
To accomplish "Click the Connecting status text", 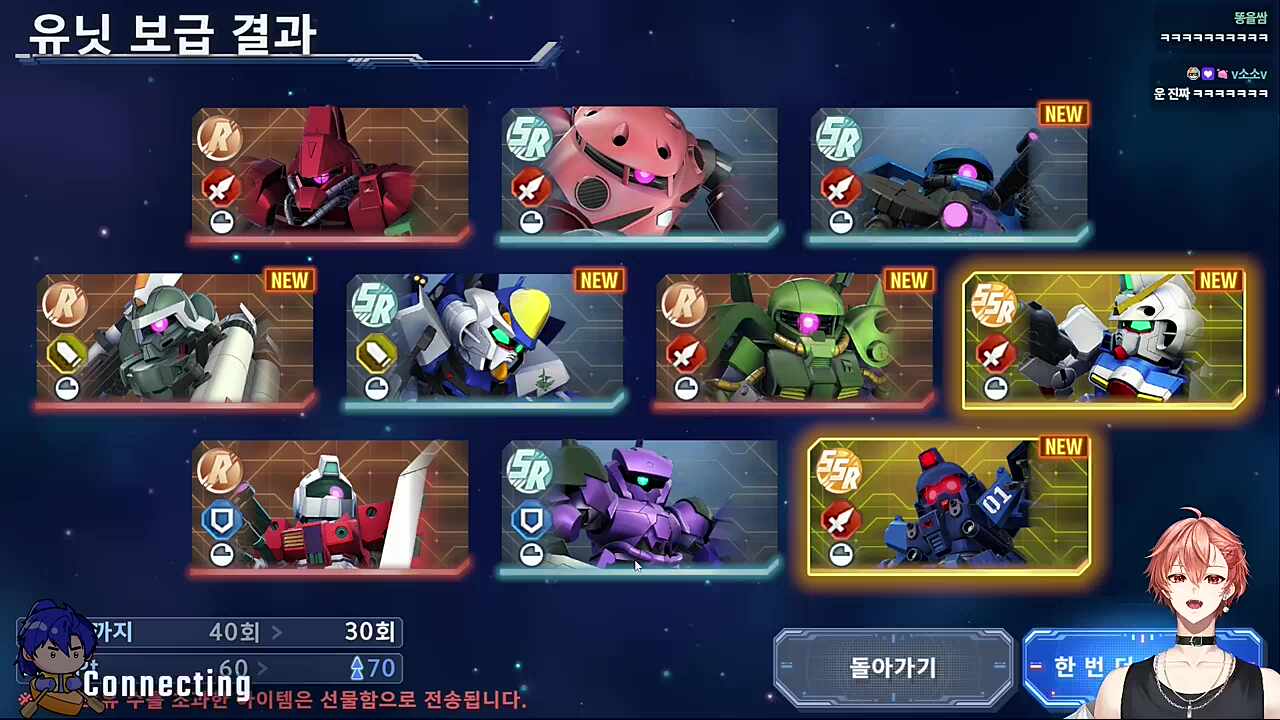I will click(x=167, y=685).
